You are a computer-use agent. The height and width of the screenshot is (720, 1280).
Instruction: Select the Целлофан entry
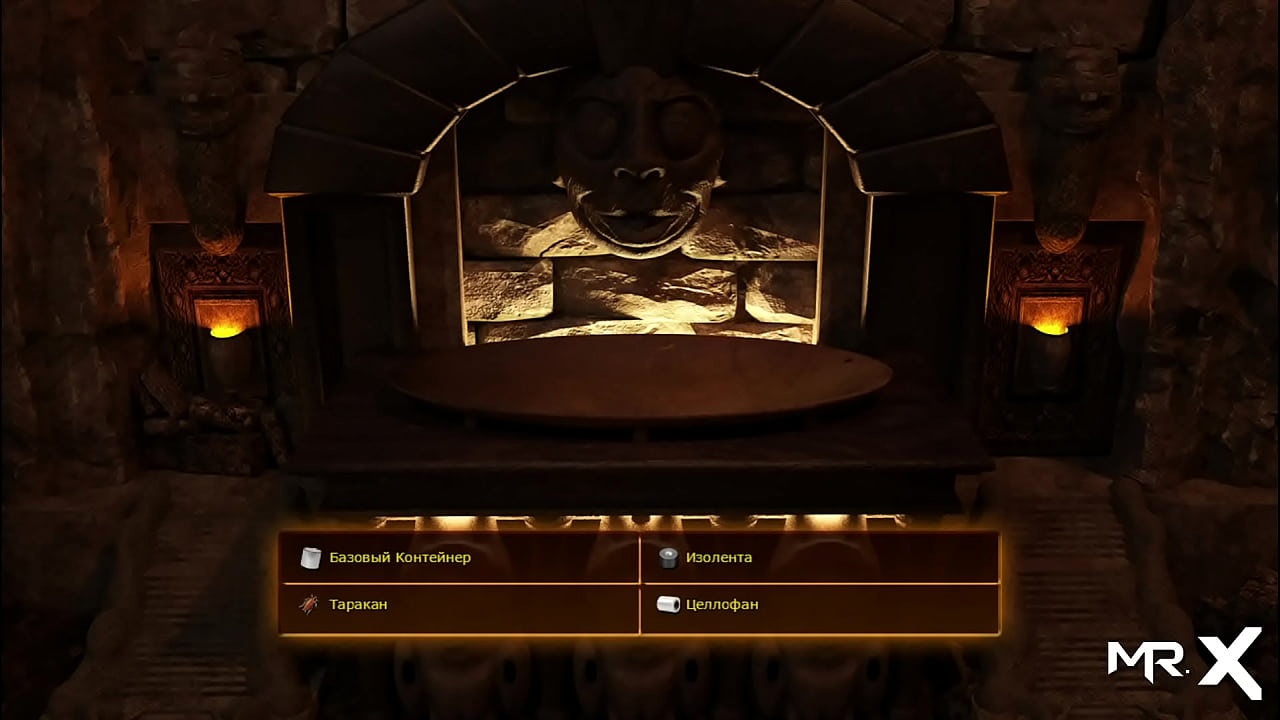pos(721,604)
